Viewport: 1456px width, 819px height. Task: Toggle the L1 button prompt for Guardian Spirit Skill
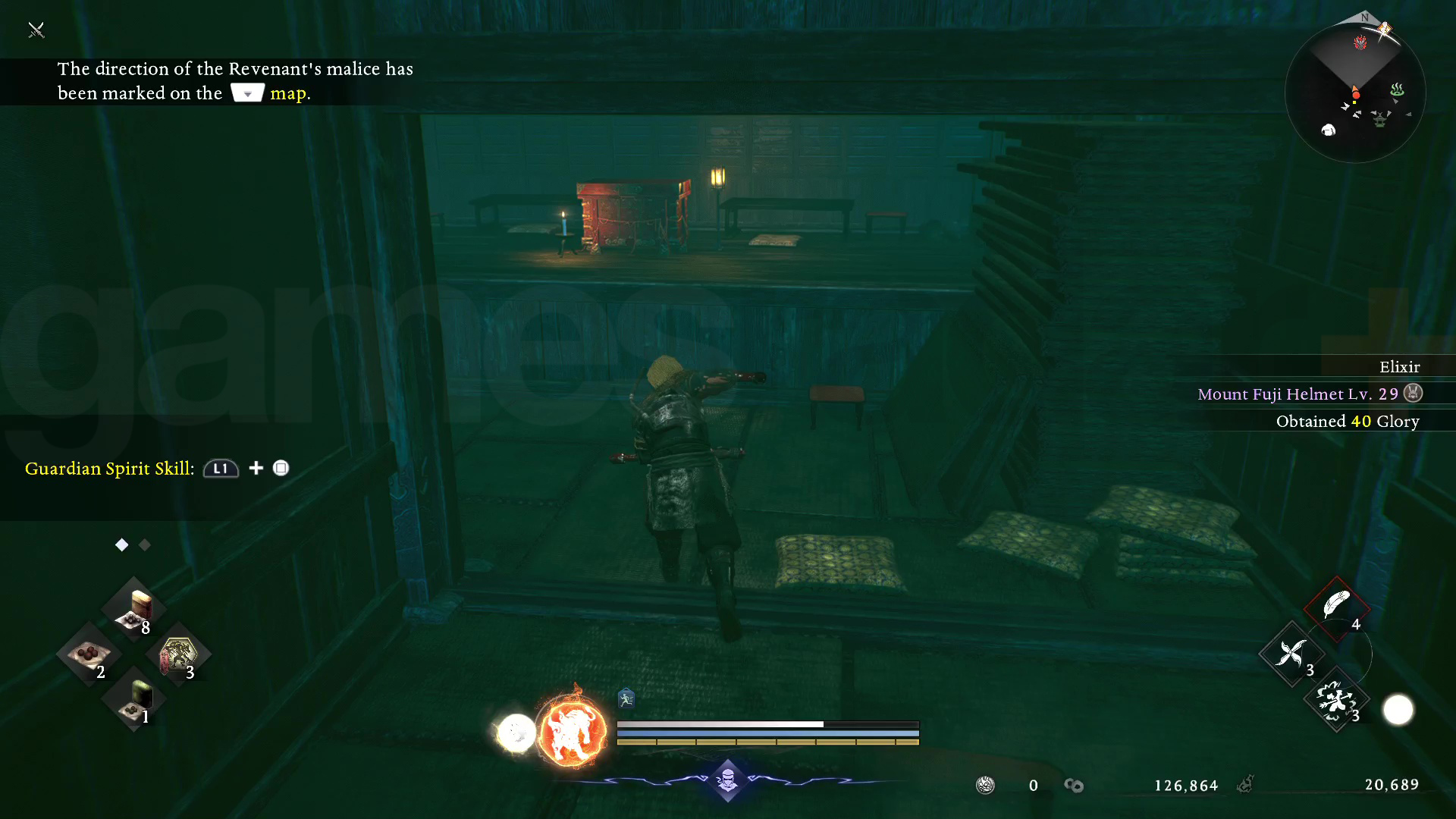[220, 469]
